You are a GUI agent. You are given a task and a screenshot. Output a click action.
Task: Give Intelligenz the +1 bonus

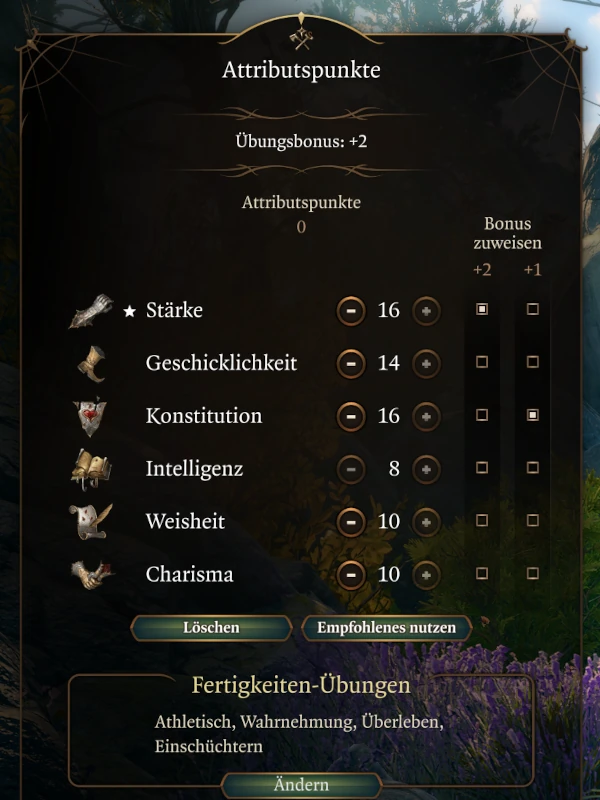[x=533, y=468]
